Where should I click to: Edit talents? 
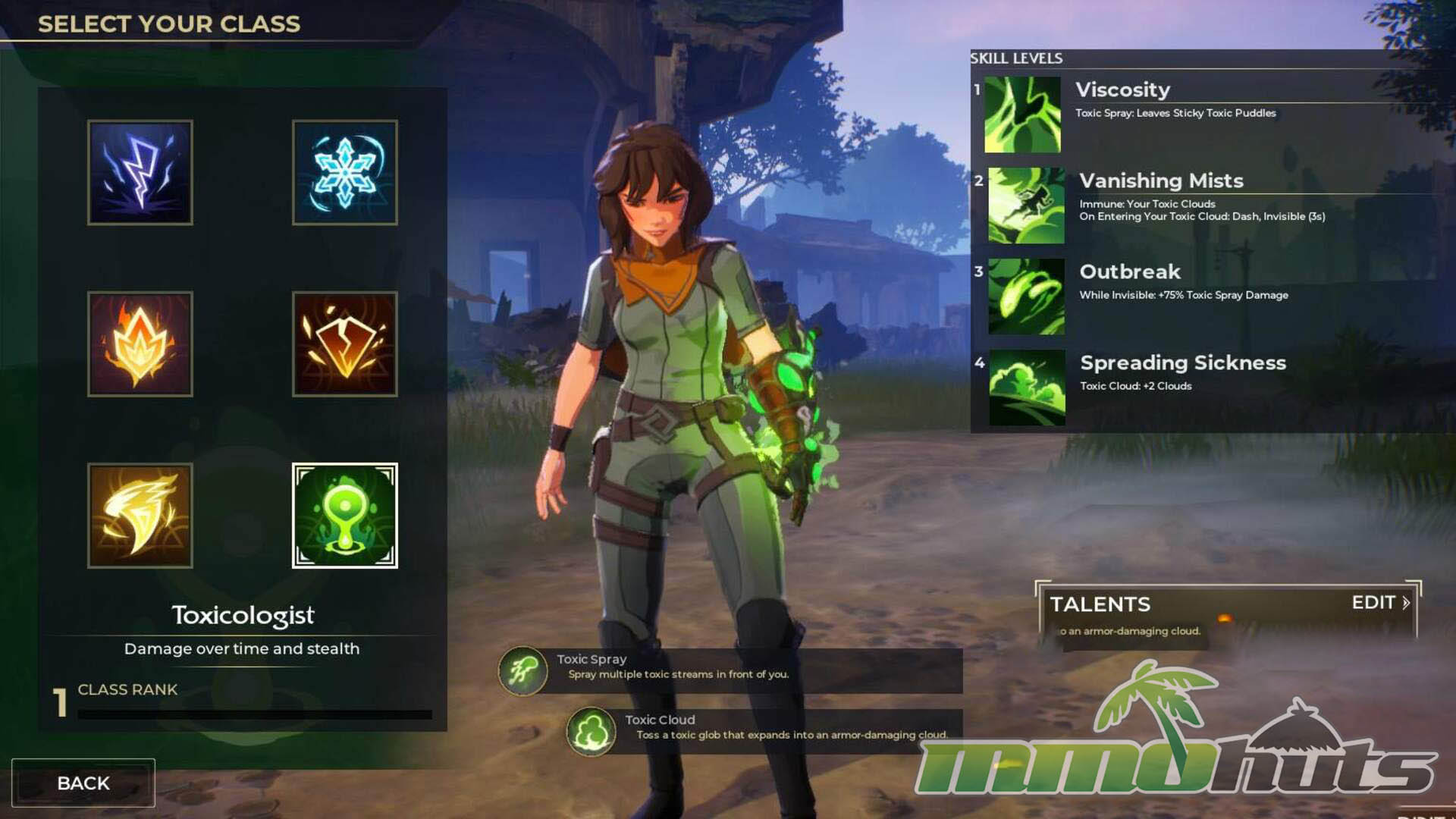[x=1380, y=603]
